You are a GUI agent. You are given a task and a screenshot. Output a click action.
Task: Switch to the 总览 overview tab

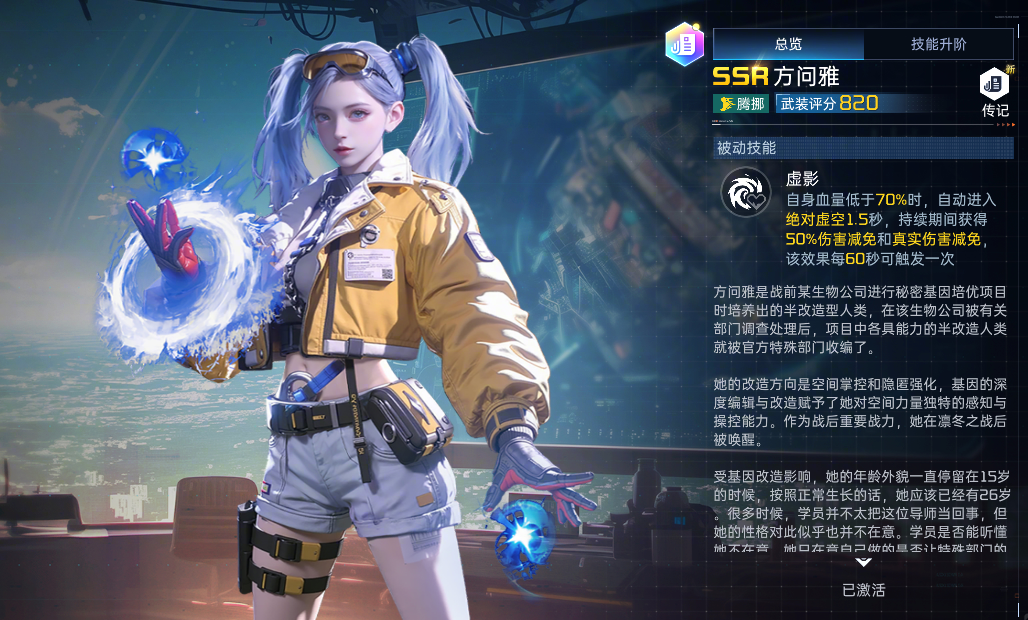788,44
